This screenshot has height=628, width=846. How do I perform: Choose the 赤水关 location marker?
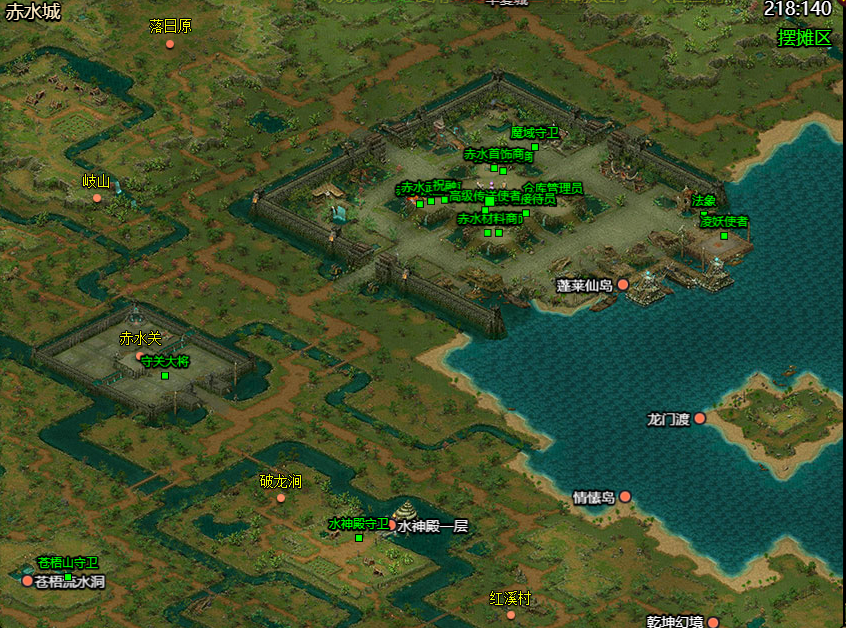[140, 355]
